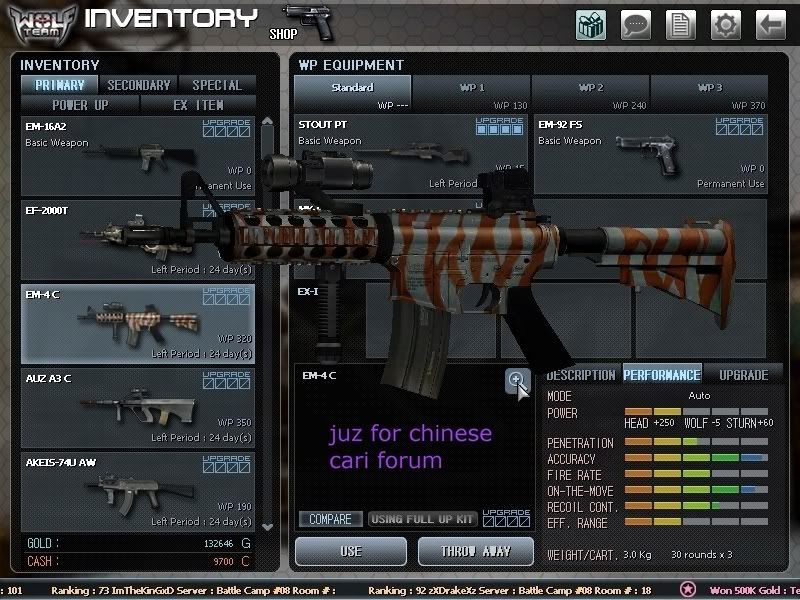Switch to the Special inventory tab
This screenshot has width=800, height=600.
(x=217, y=85)
